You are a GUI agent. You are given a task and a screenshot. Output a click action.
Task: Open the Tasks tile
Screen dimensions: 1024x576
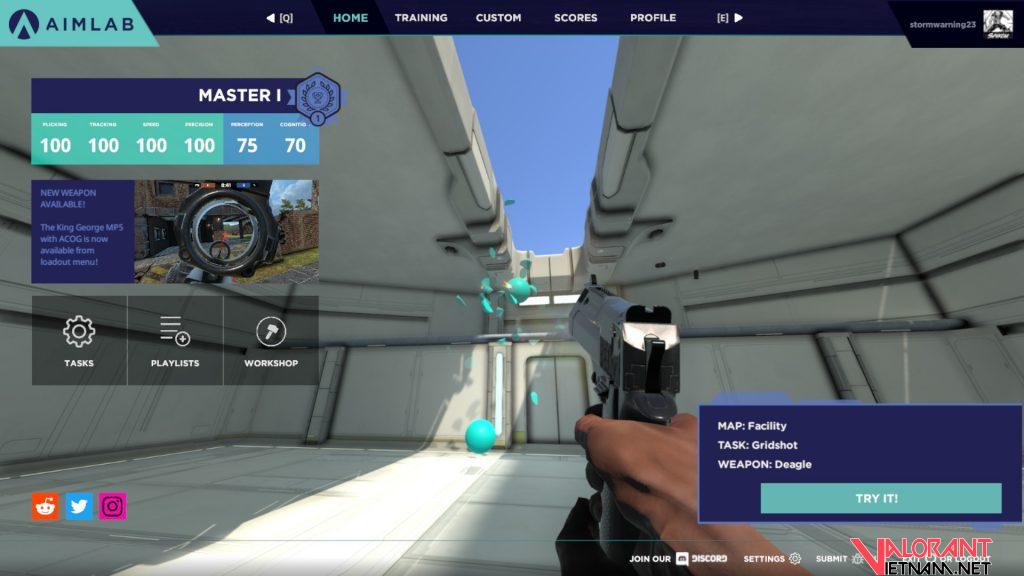[79, 340]
